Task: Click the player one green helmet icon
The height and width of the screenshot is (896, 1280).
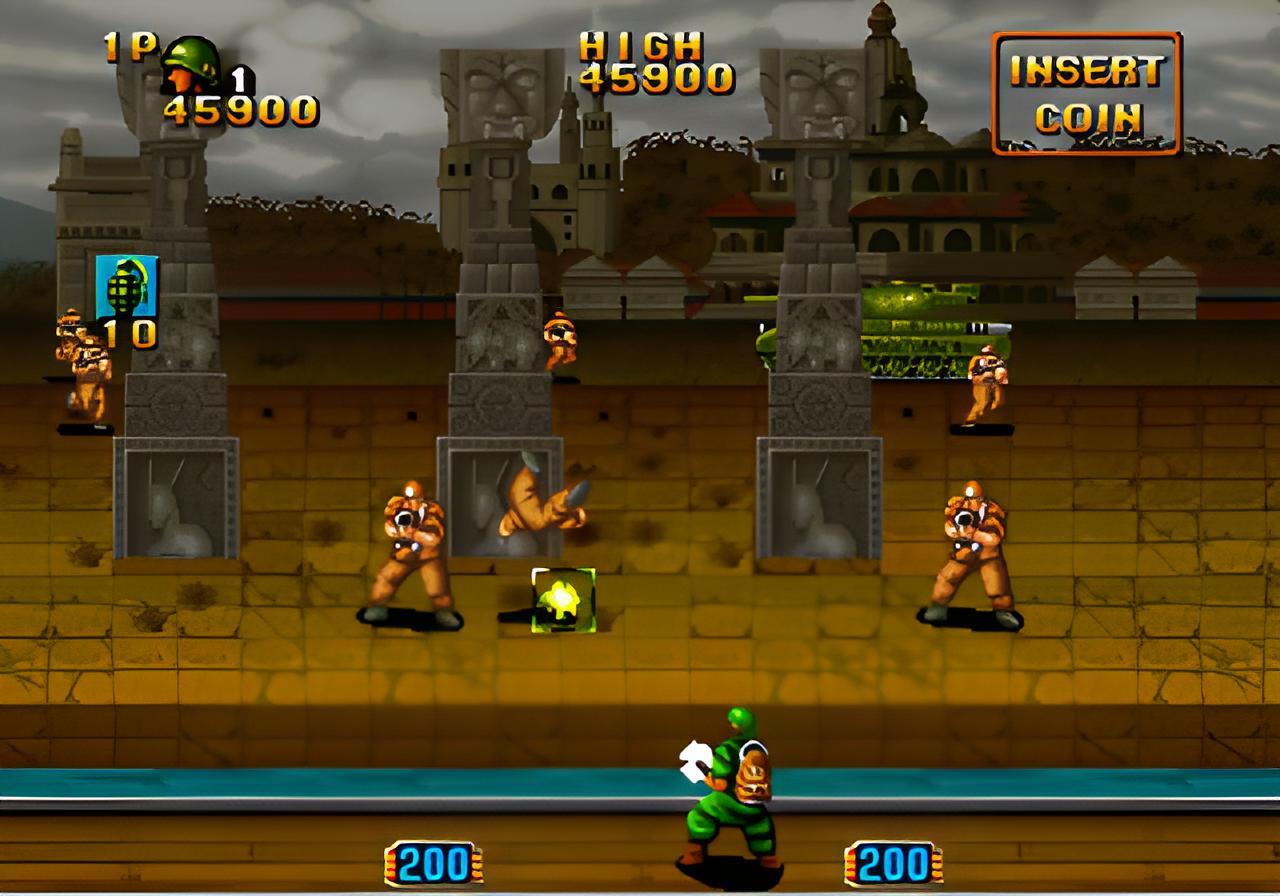Action: tap(191, 65)
